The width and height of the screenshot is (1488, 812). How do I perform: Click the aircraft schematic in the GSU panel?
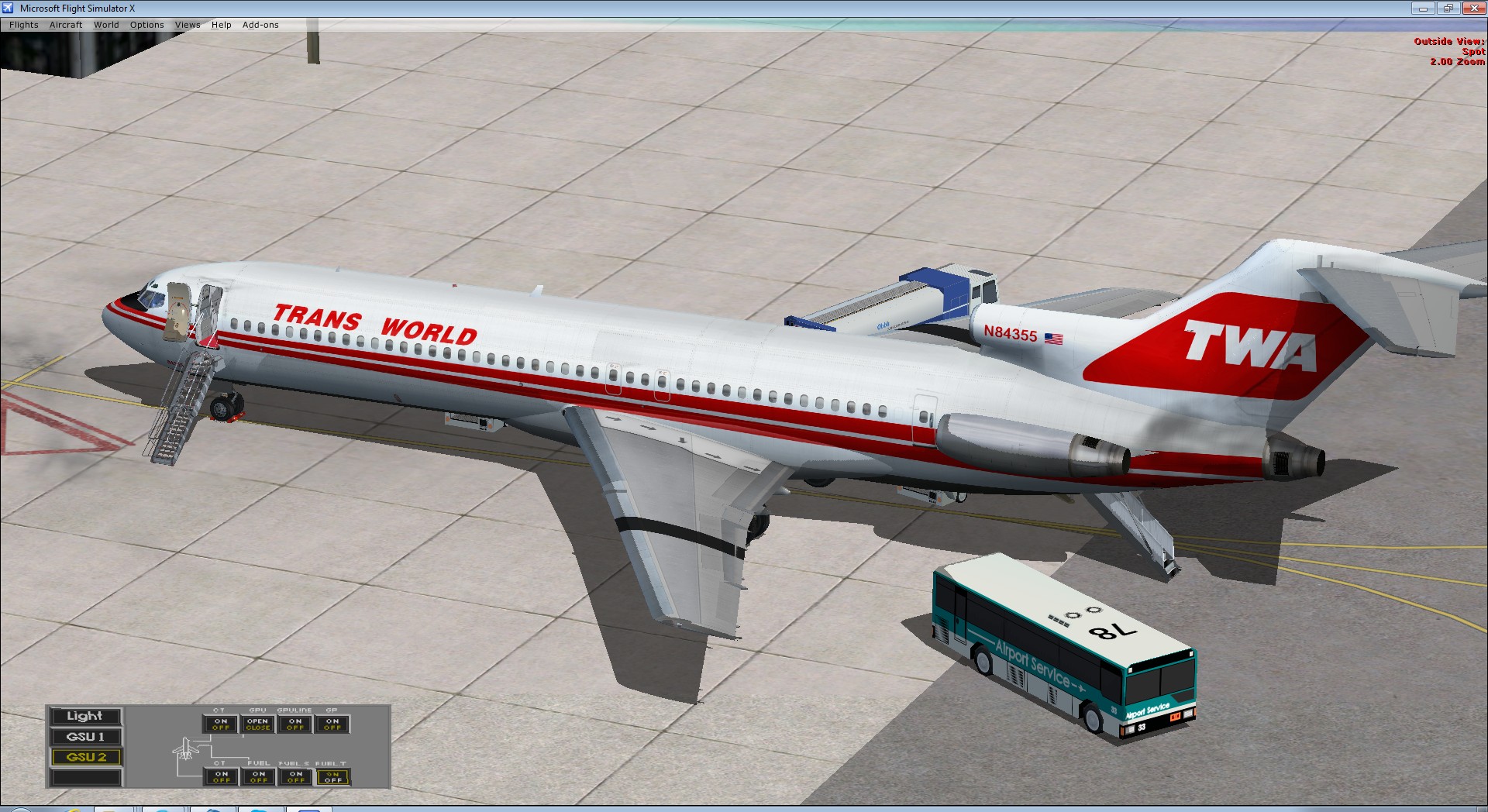(186, 749)
